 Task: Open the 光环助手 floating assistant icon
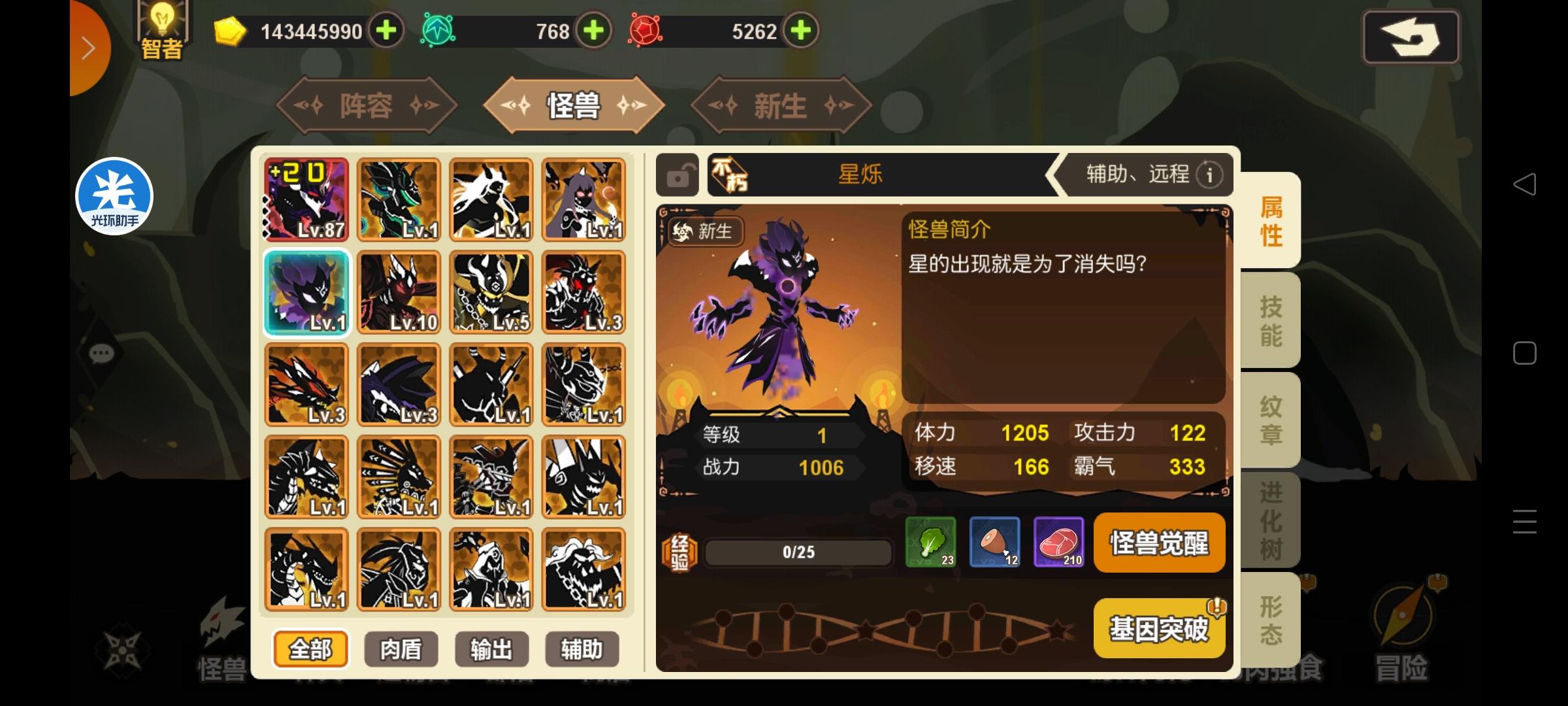tap(115, 196)
